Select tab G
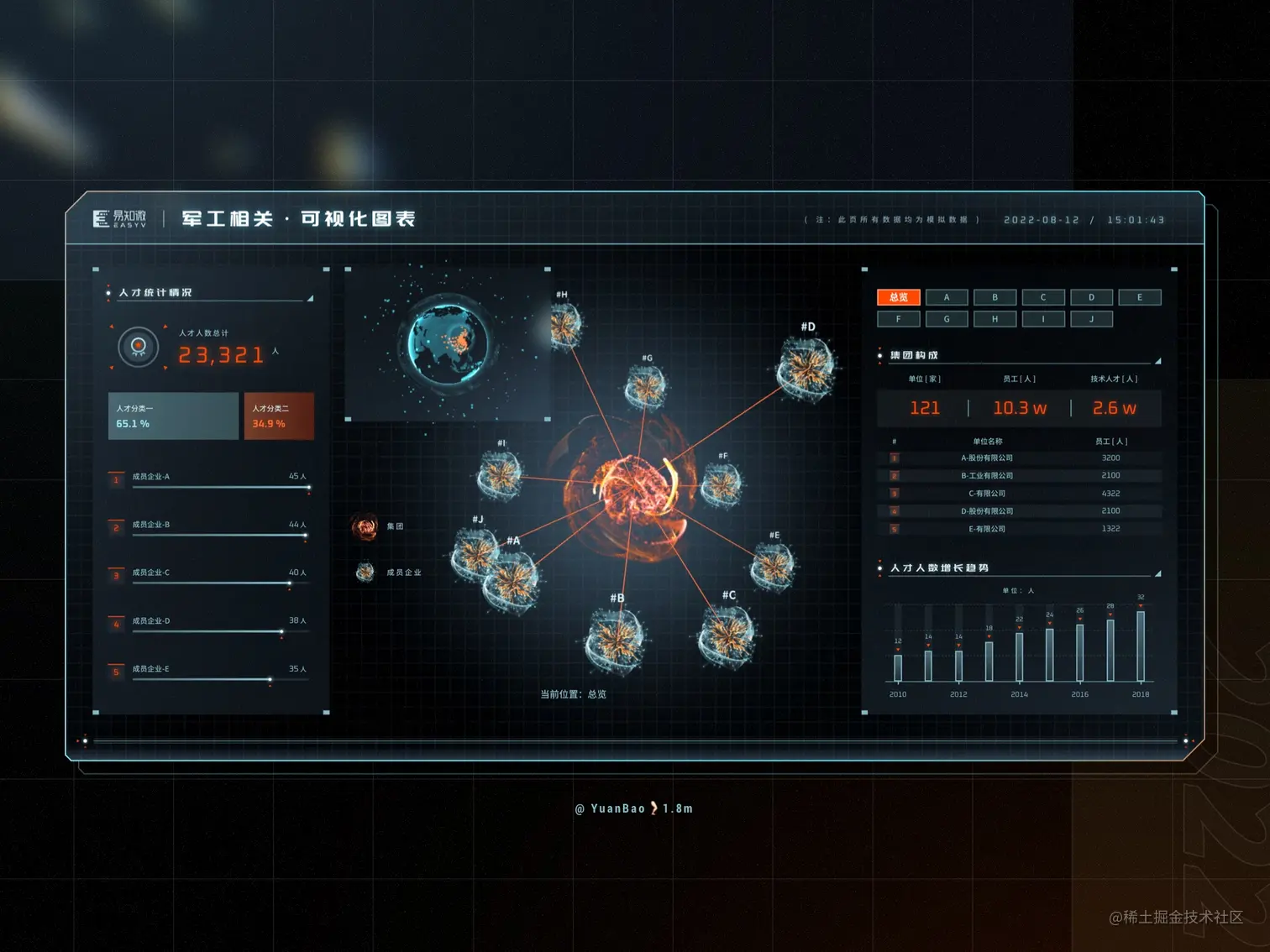Viewport: 1270px width, 952px height. (947, 319)
